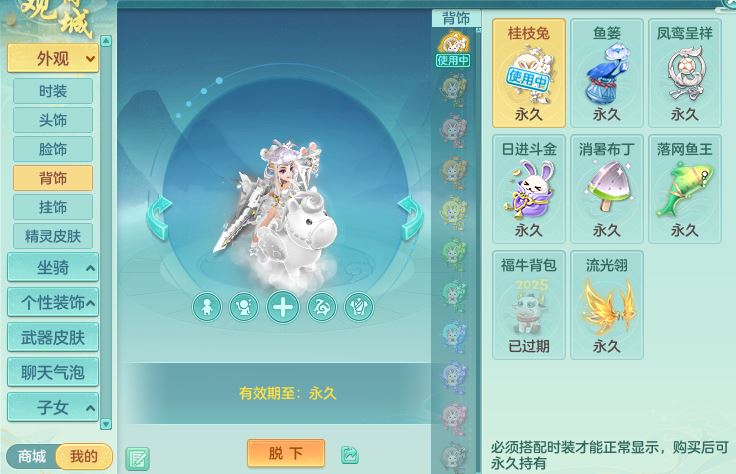The height and width of the screenshot is (474, 736).
Task: Open the 精灵皮肤 sub-category
Action: [53, 236]
